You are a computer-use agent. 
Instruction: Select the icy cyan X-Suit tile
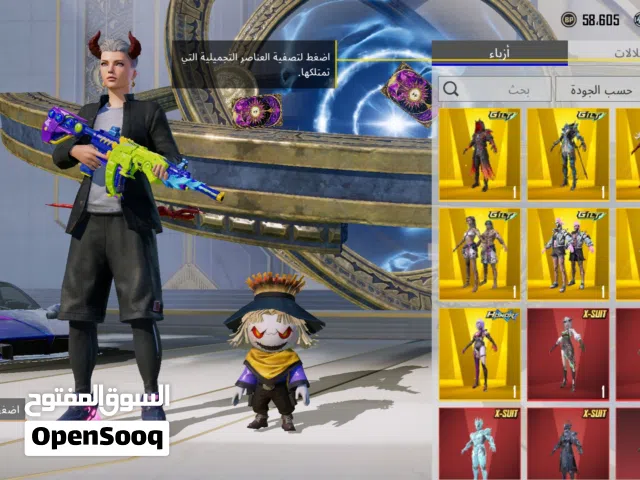click(x=479, y=443)
